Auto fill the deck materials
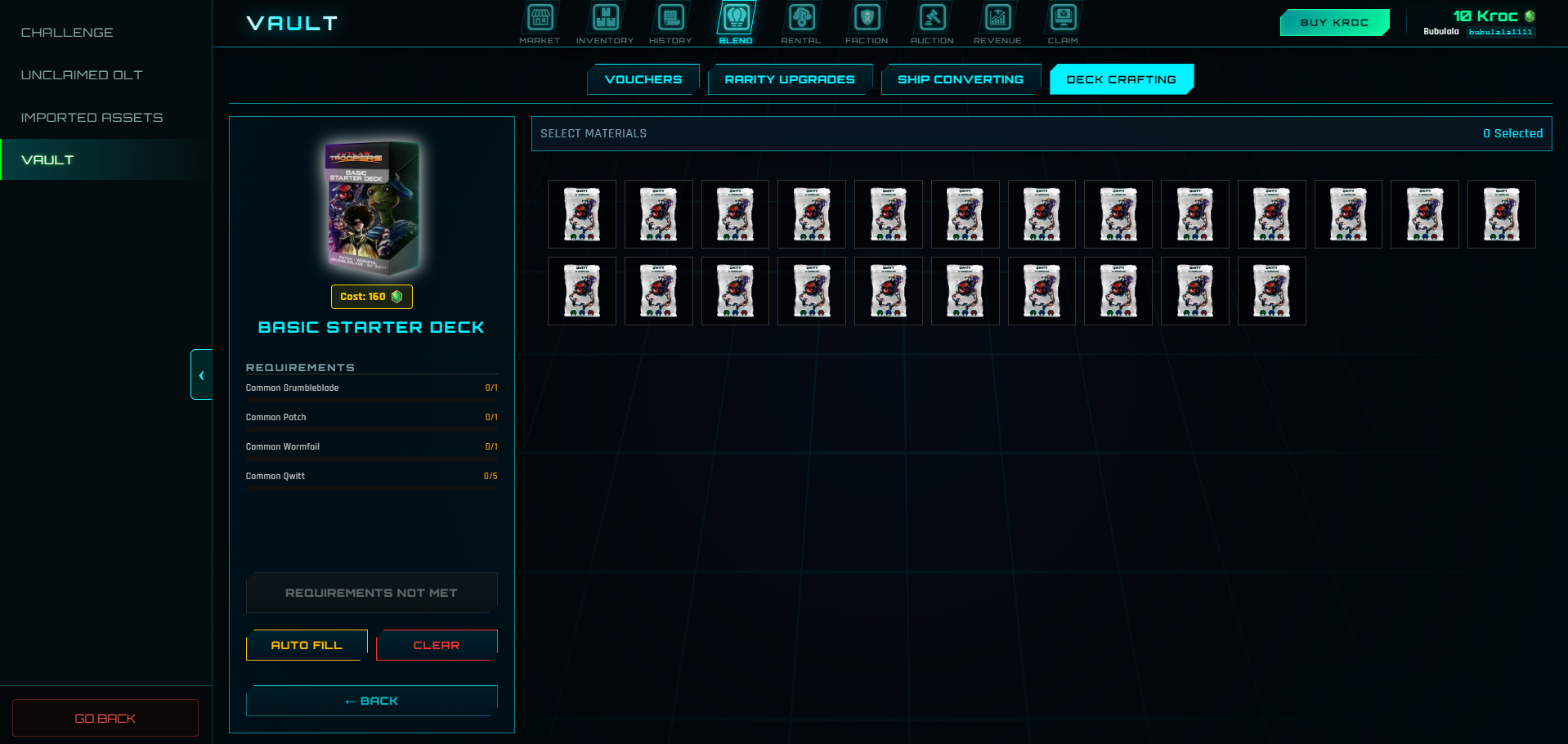Viewport: 1568px width, 744px height. [x=307, y=645]
